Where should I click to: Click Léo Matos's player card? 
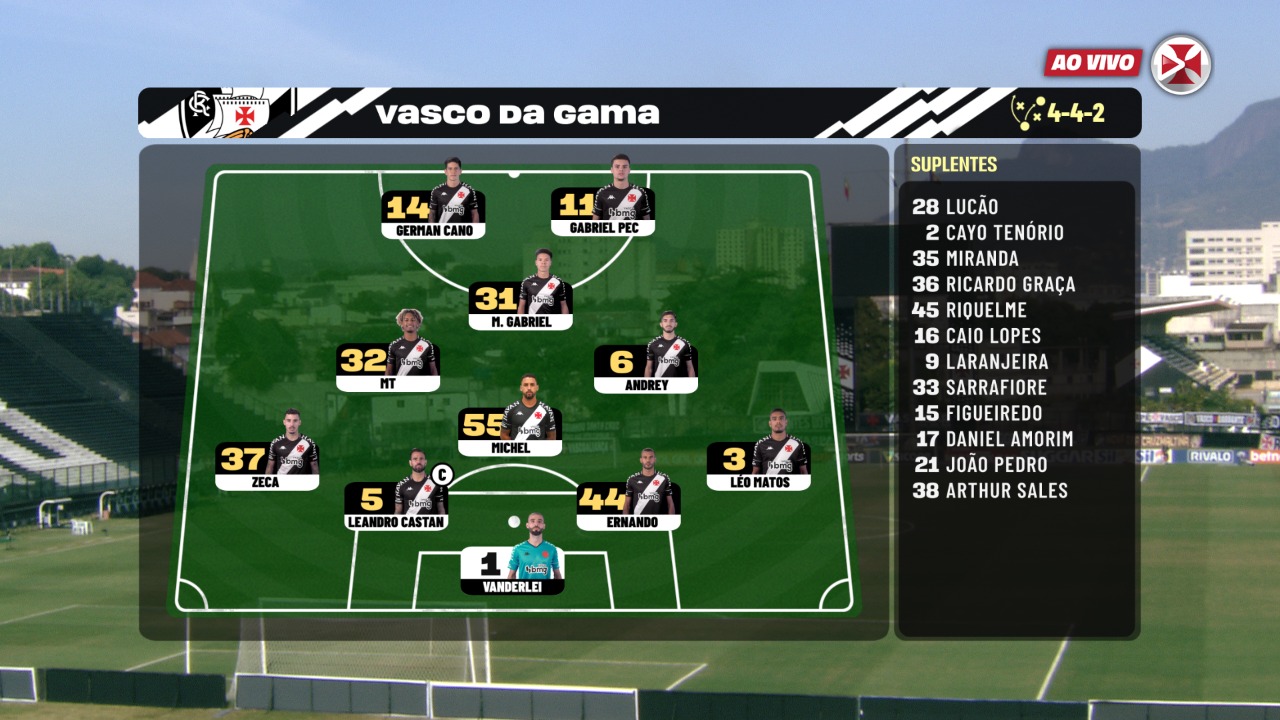click(x=758, y=463)
